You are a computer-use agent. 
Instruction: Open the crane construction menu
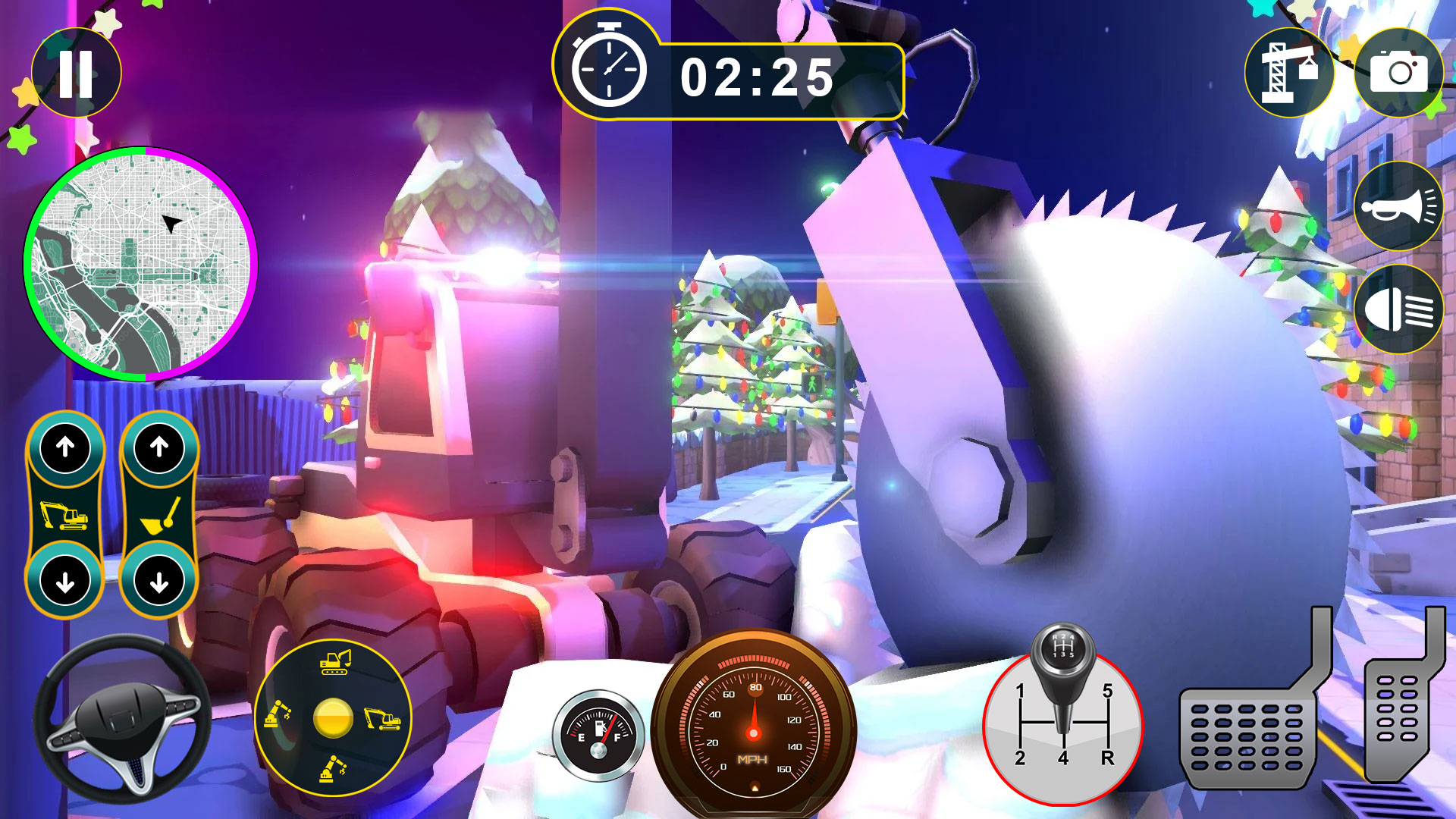pyautogui.click(x=1289, y=73)
